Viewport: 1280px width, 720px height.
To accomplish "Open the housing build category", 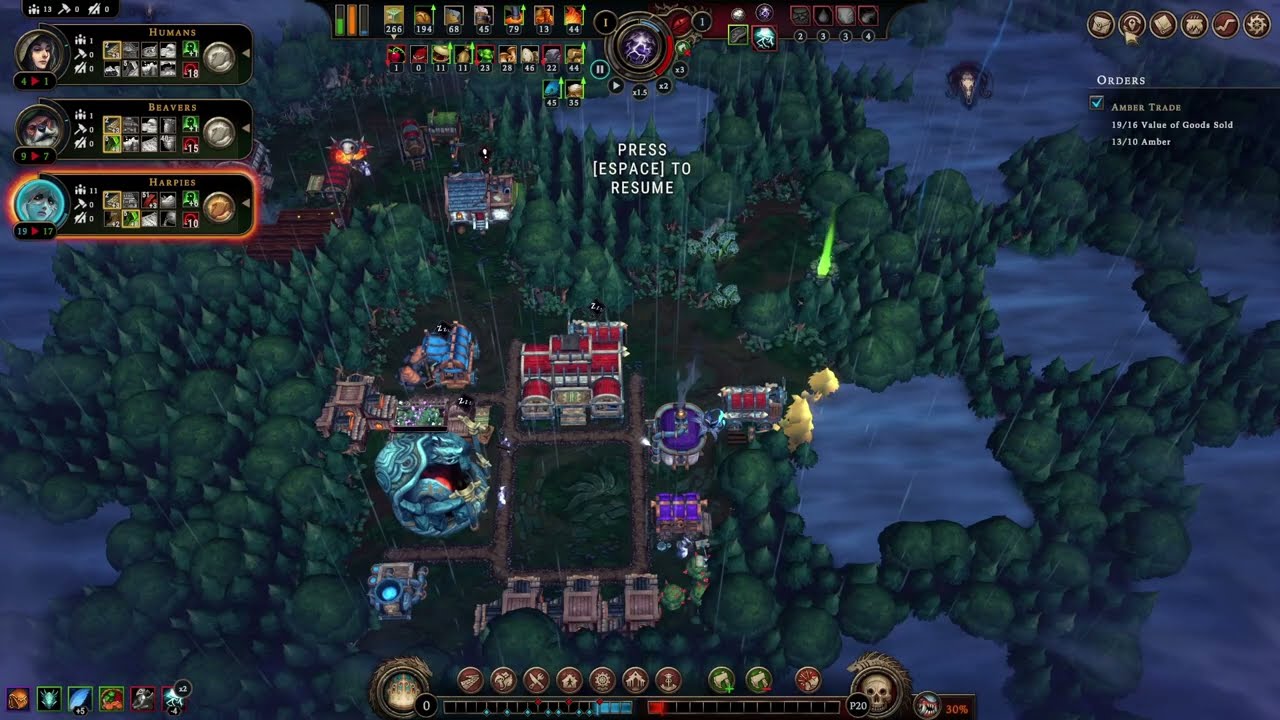I will (x=569, y=681).
